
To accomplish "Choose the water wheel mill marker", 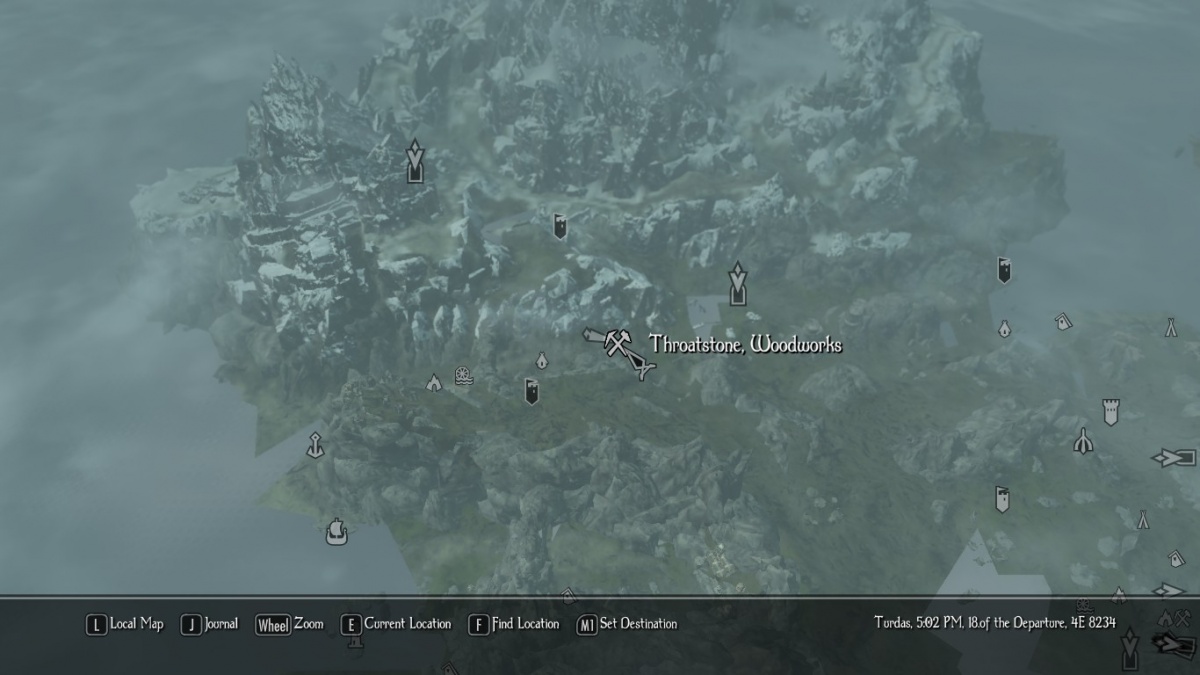I will (x=463, y=376).
